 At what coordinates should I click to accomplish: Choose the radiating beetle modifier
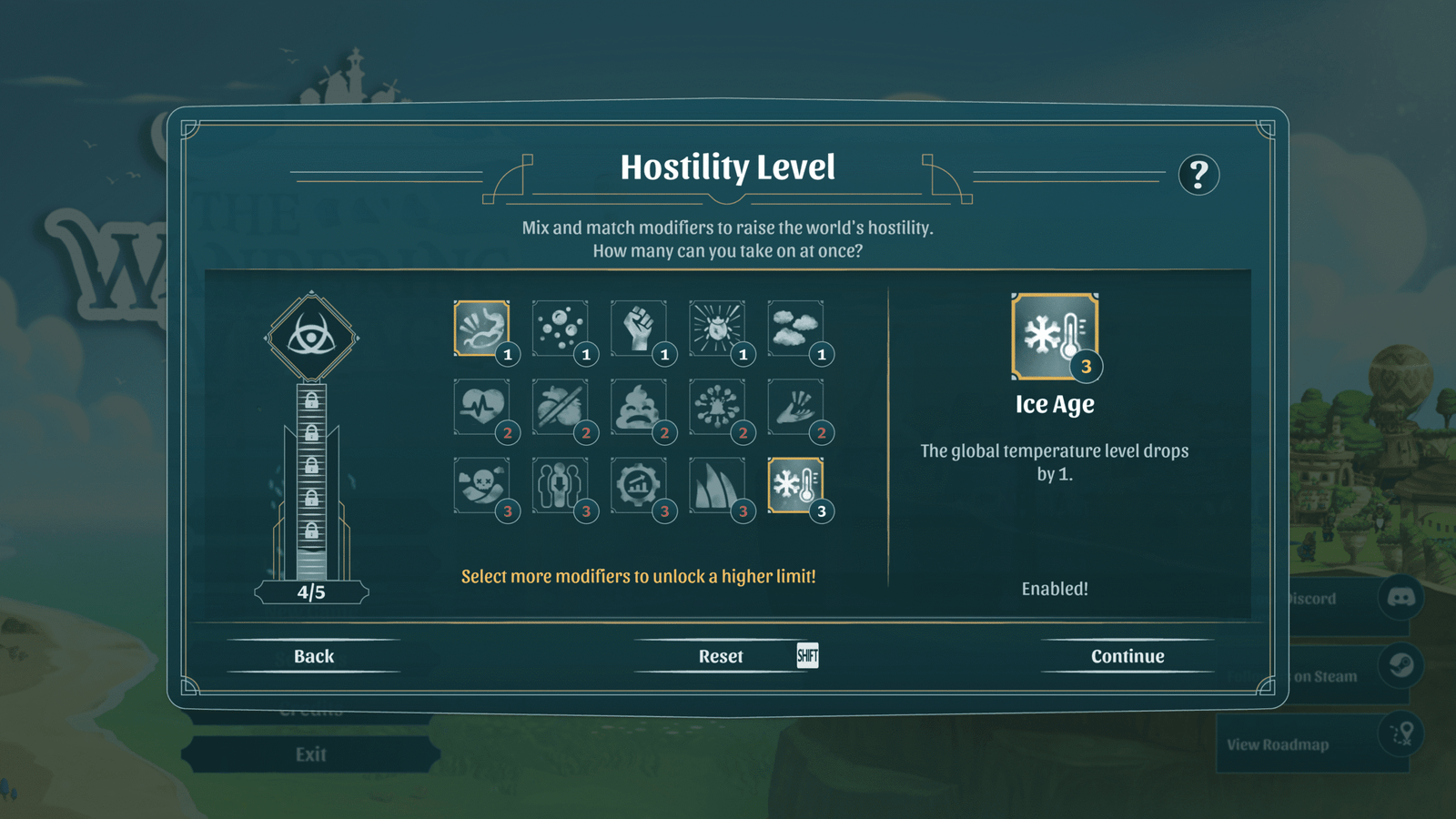[716, 329]
